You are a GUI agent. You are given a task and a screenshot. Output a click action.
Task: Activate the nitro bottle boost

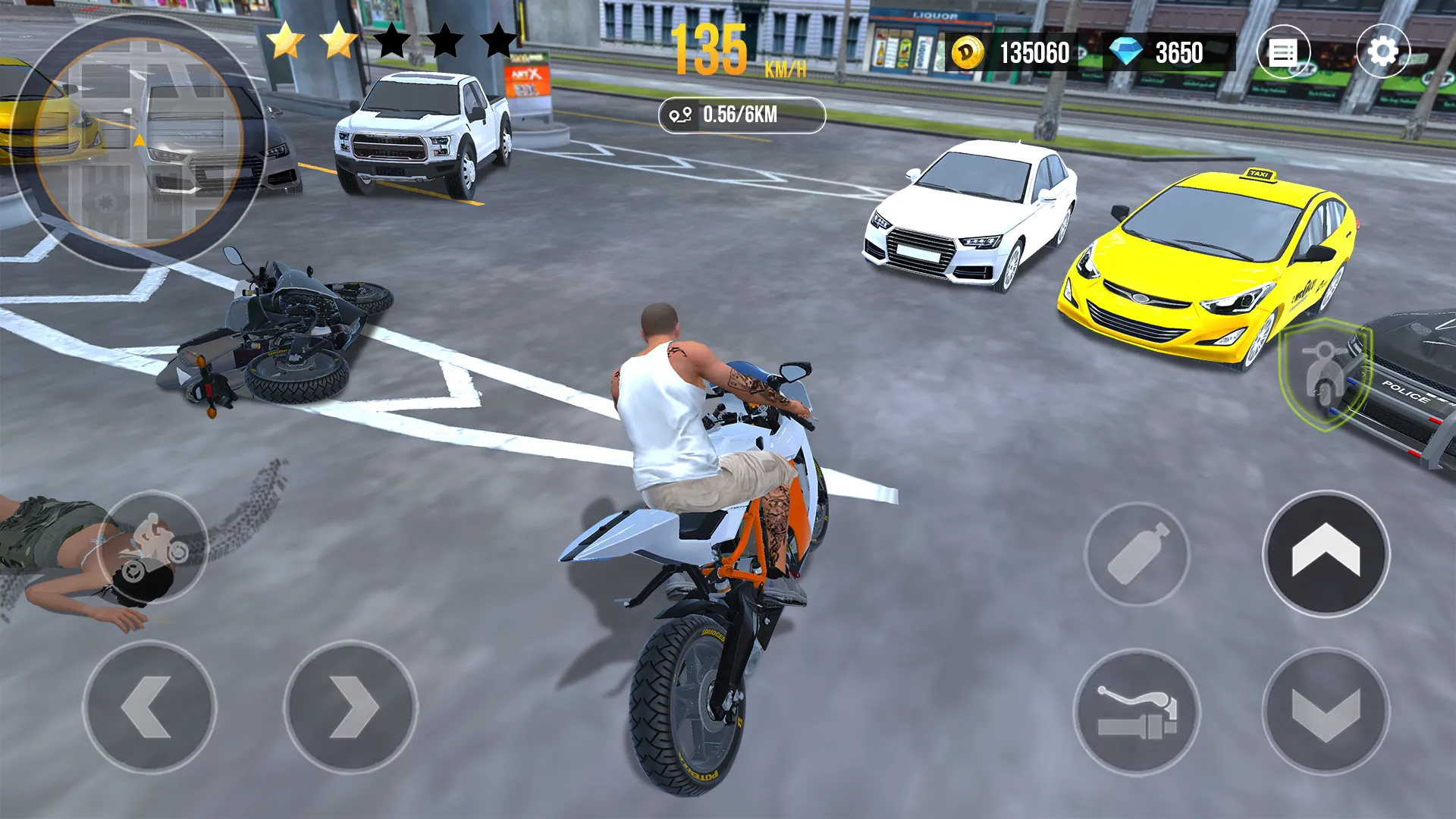click(x=1137, y=554)
